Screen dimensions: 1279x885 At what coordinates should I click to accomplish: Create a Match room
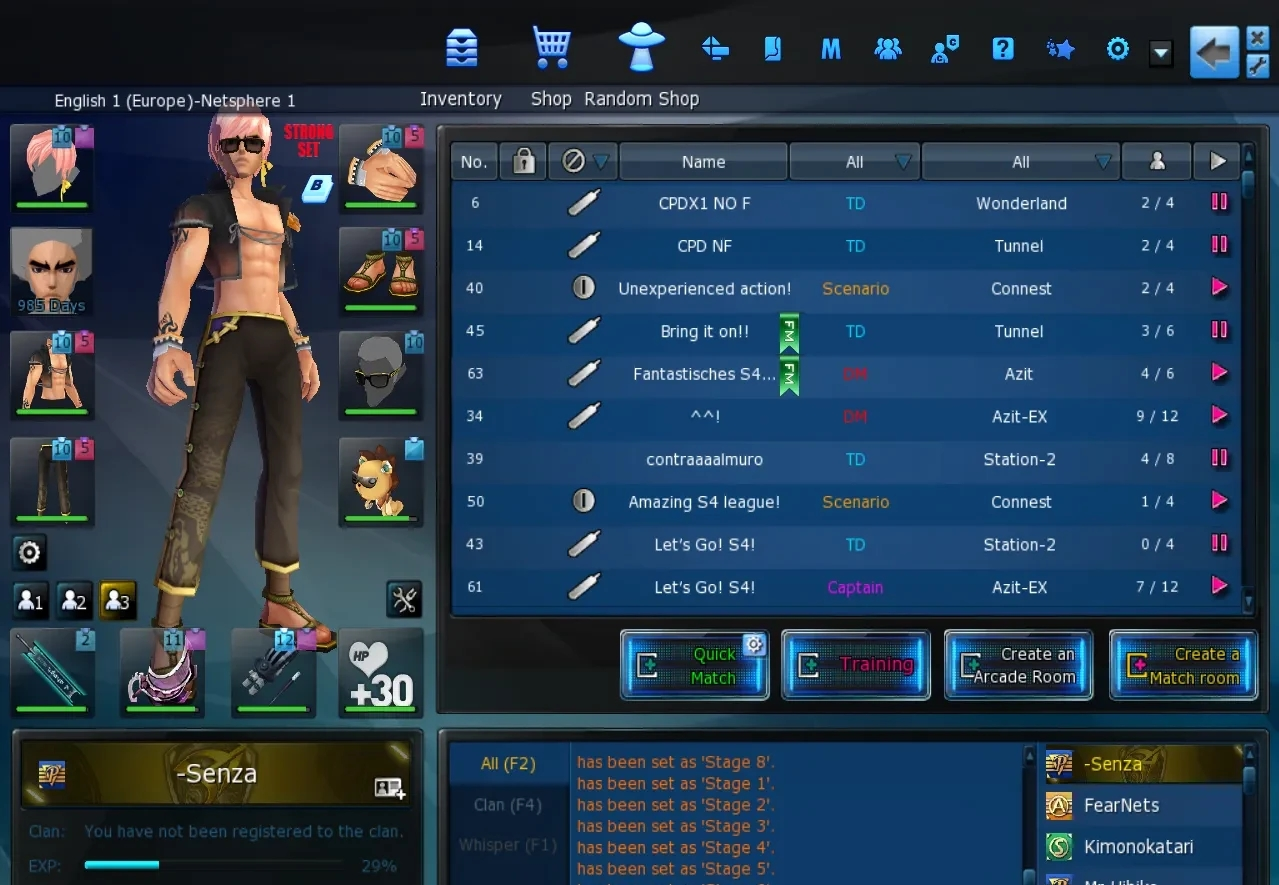click(1183, 665)
